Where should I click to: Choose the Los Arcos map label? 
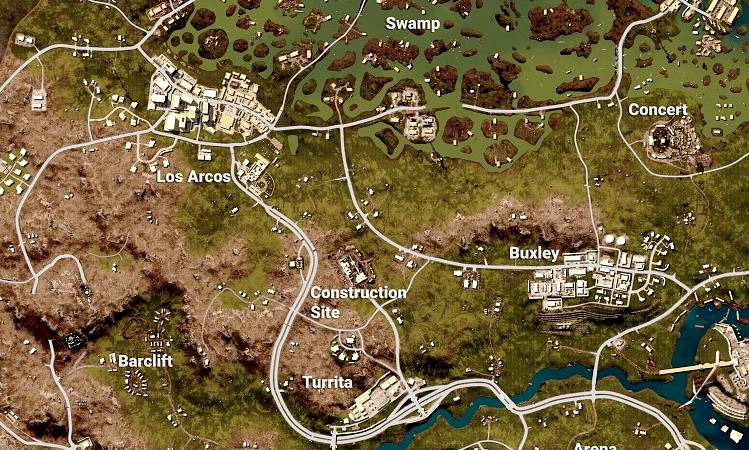[194, 177]
